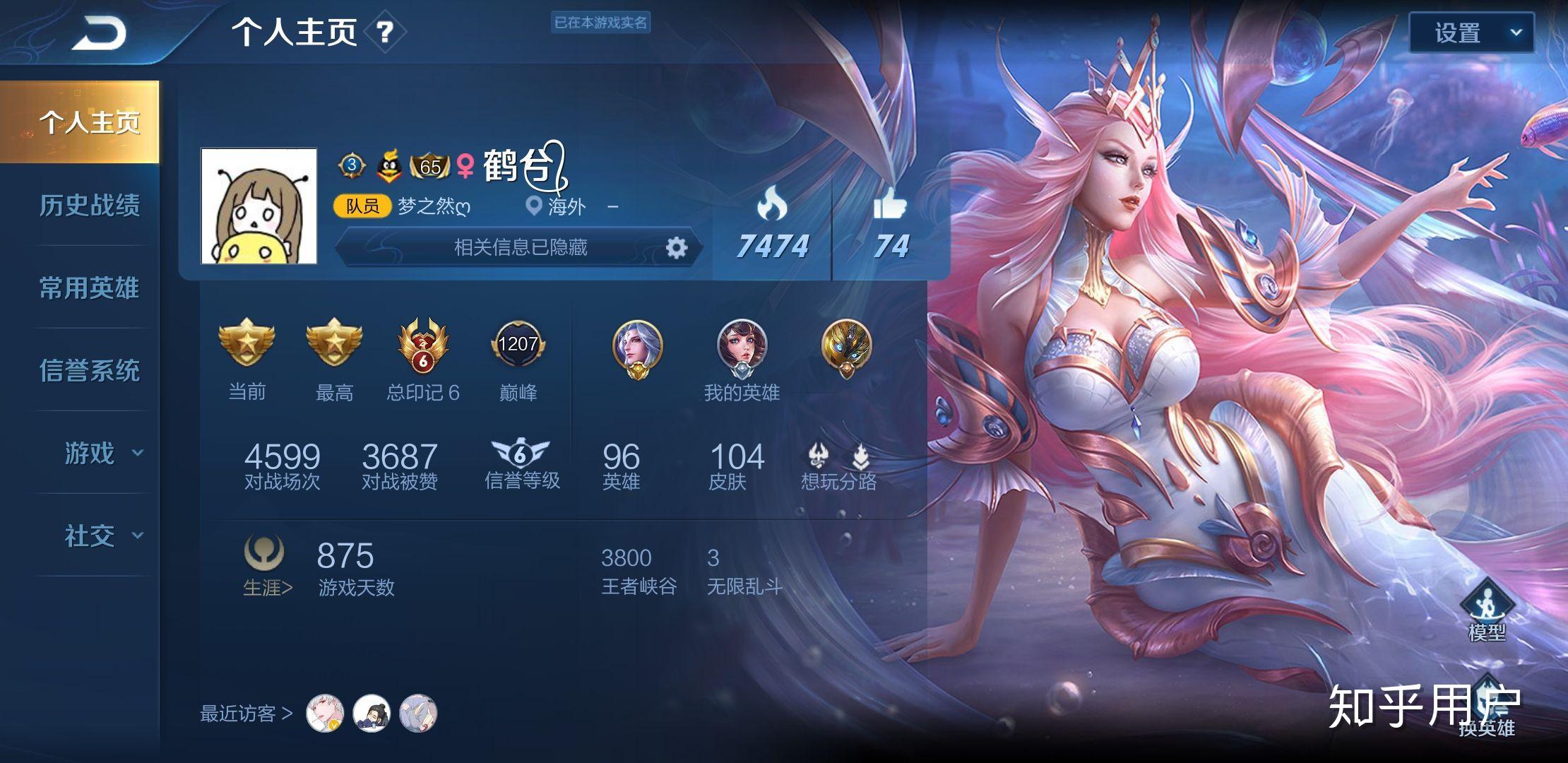Expand the 社交 menu section

[x=102, y=536]
